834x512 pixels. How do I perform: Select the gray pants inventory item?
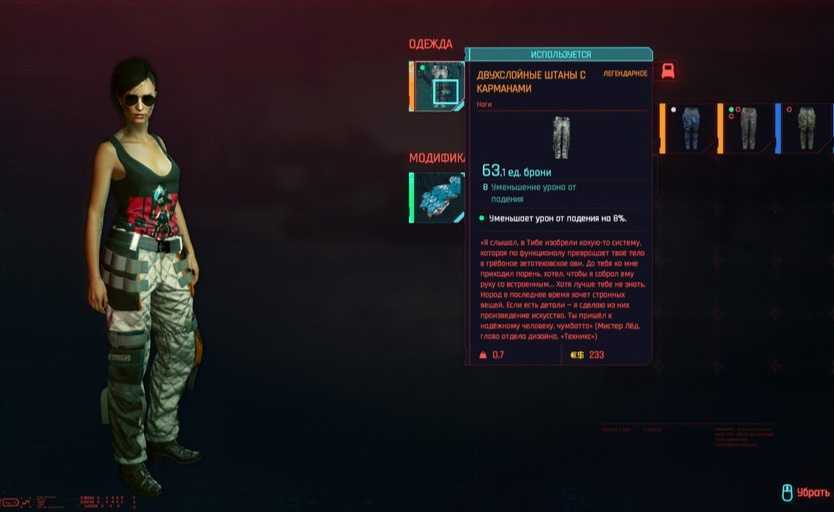746,128
